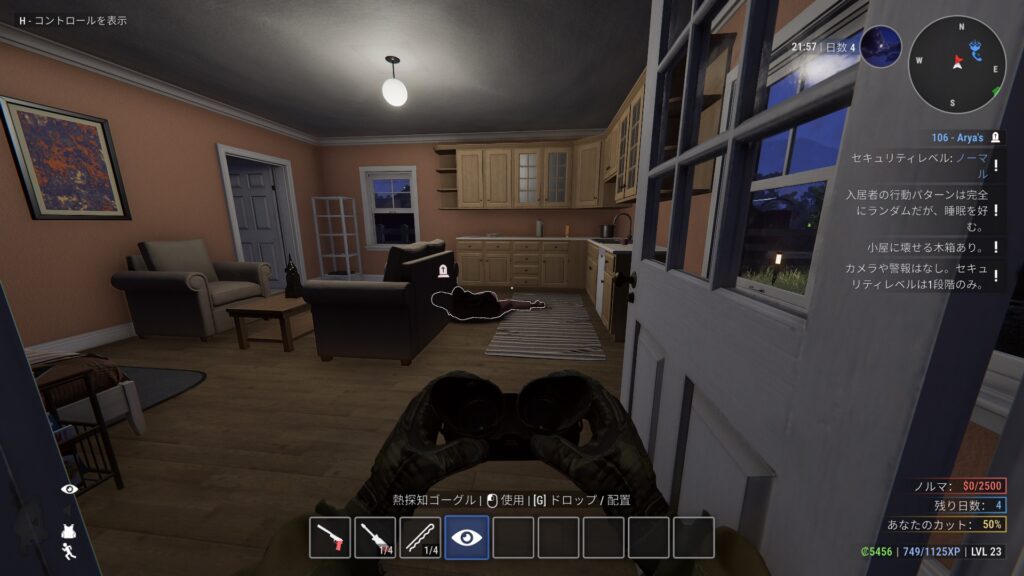1024x576 pixels.
Task: Click the breakable shed crate intel entry
Action: (x=918, y=246)
